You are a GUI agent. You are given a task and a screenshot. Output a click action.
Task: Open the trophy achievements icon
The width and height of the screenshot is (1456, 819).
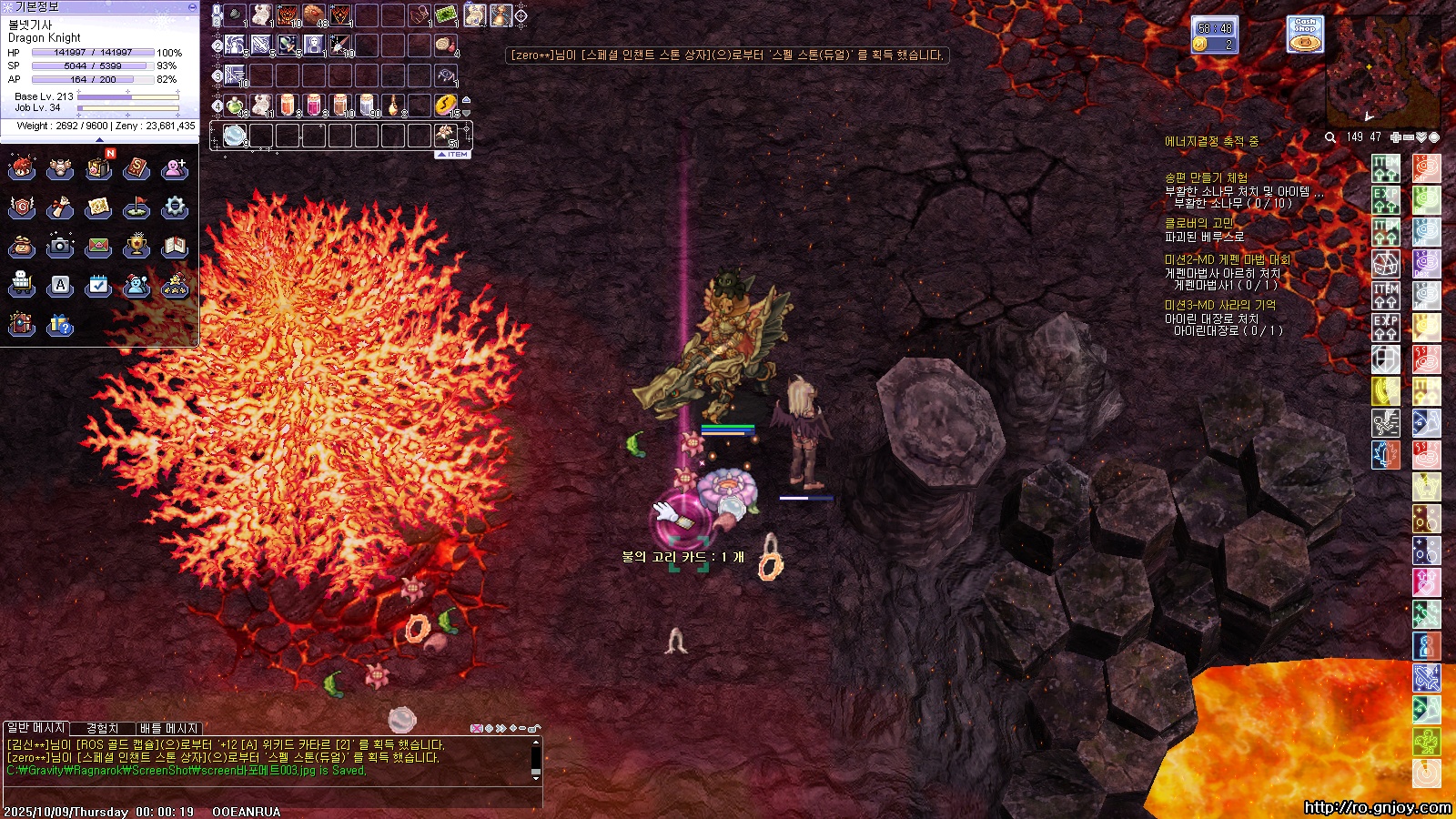point(136,246)
